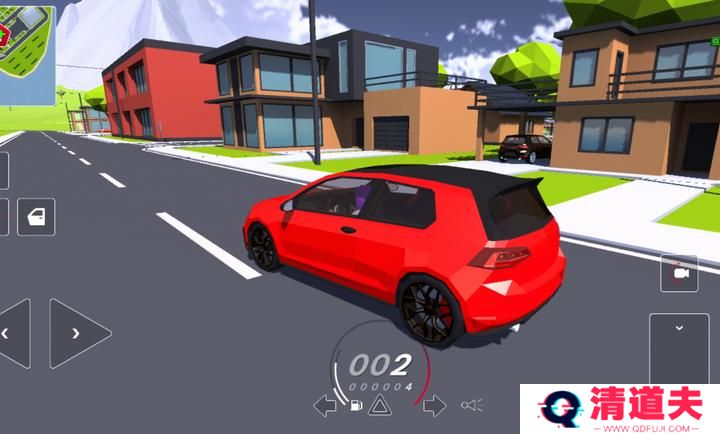Activate the left turn signal

point(324,405)
